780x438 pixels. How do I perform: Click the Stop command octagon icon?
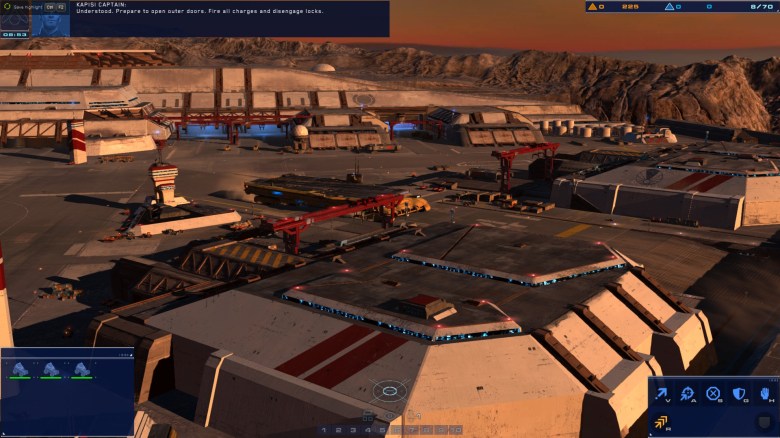coord(713,394)
